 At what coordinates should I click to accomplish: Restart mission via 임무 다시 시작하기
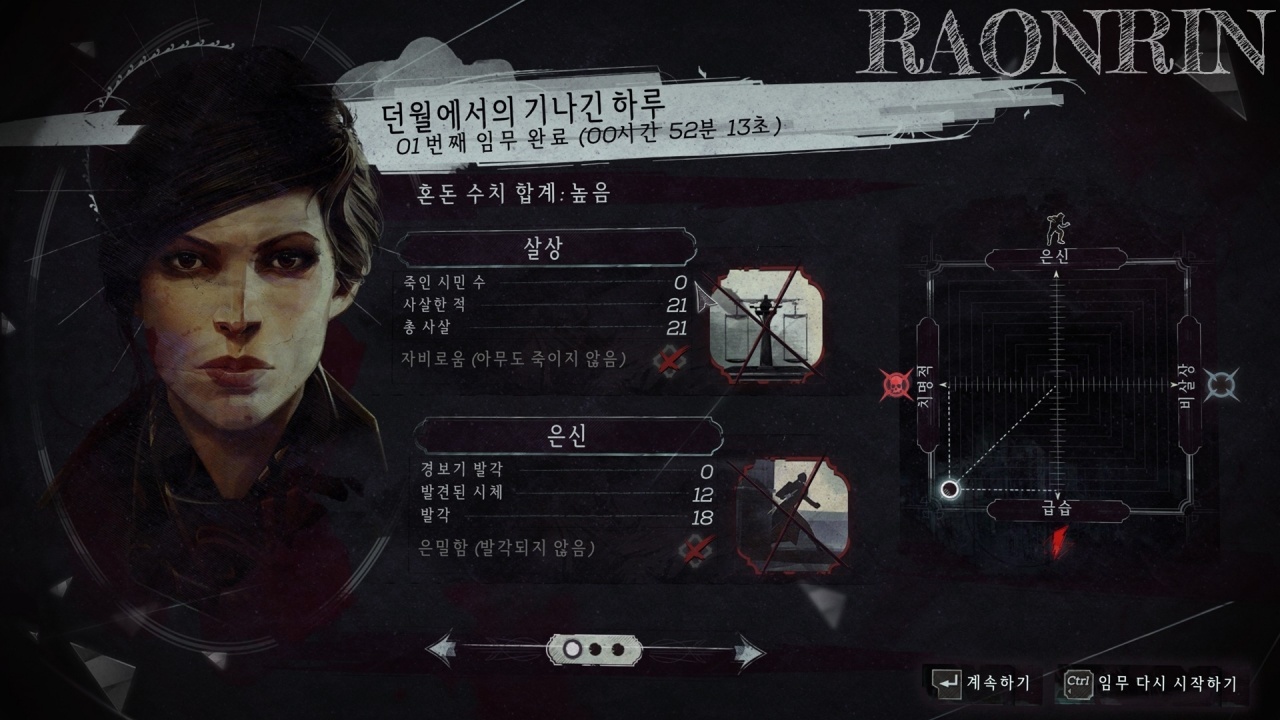pos(1151,683)
